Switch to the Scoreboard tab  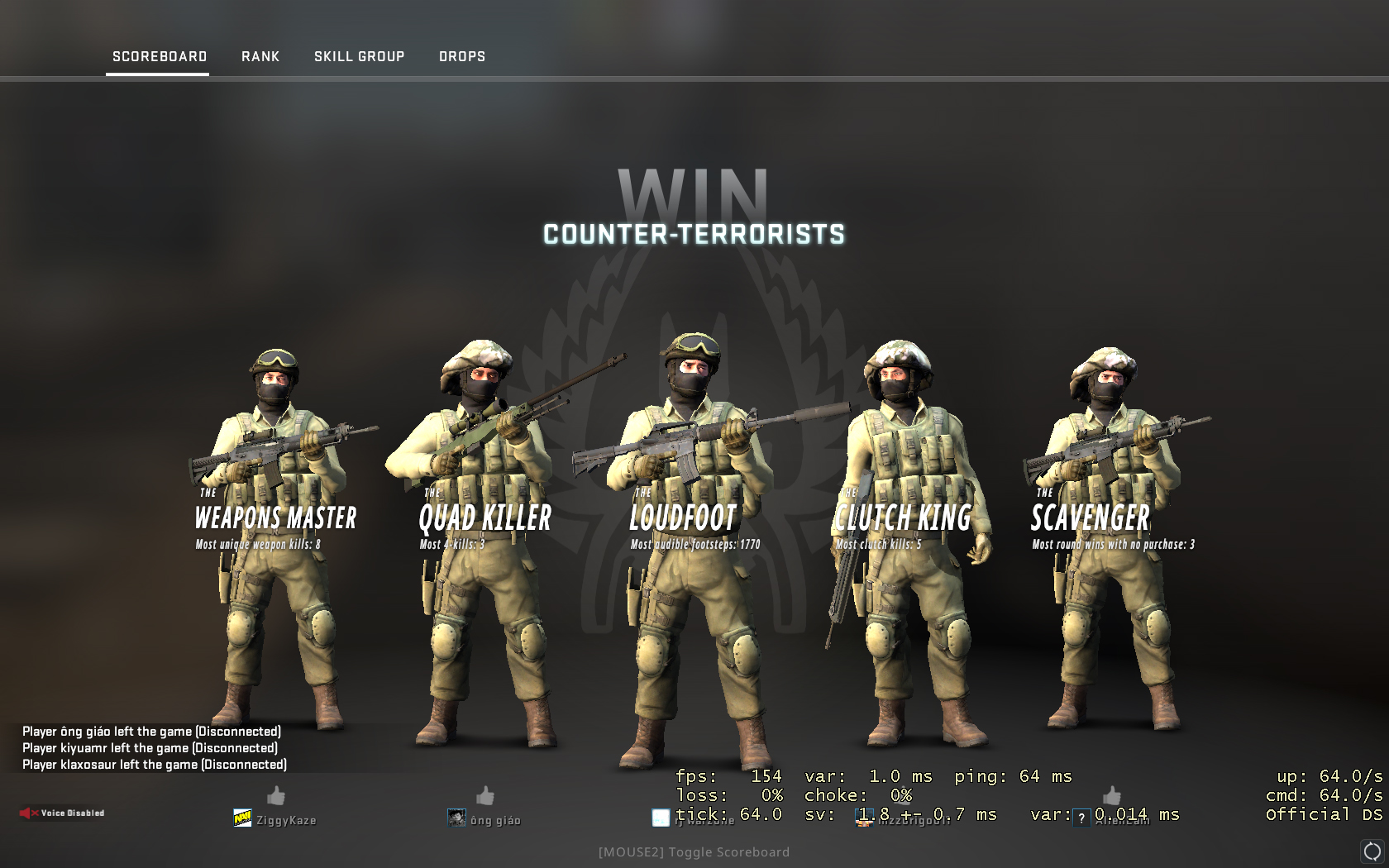(x=160, y=56)
